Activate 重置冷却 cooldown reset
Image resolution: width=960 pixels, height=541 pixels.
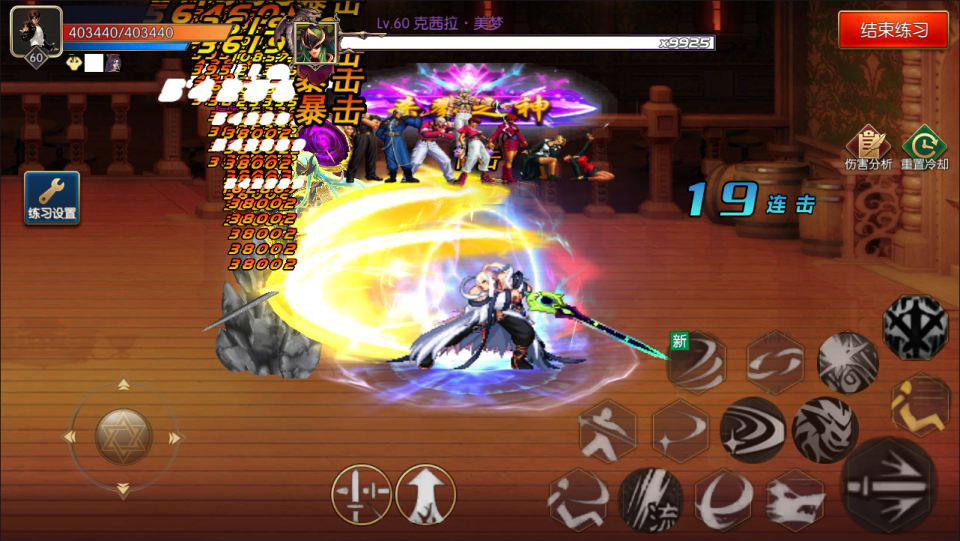[x=924, y=146]
